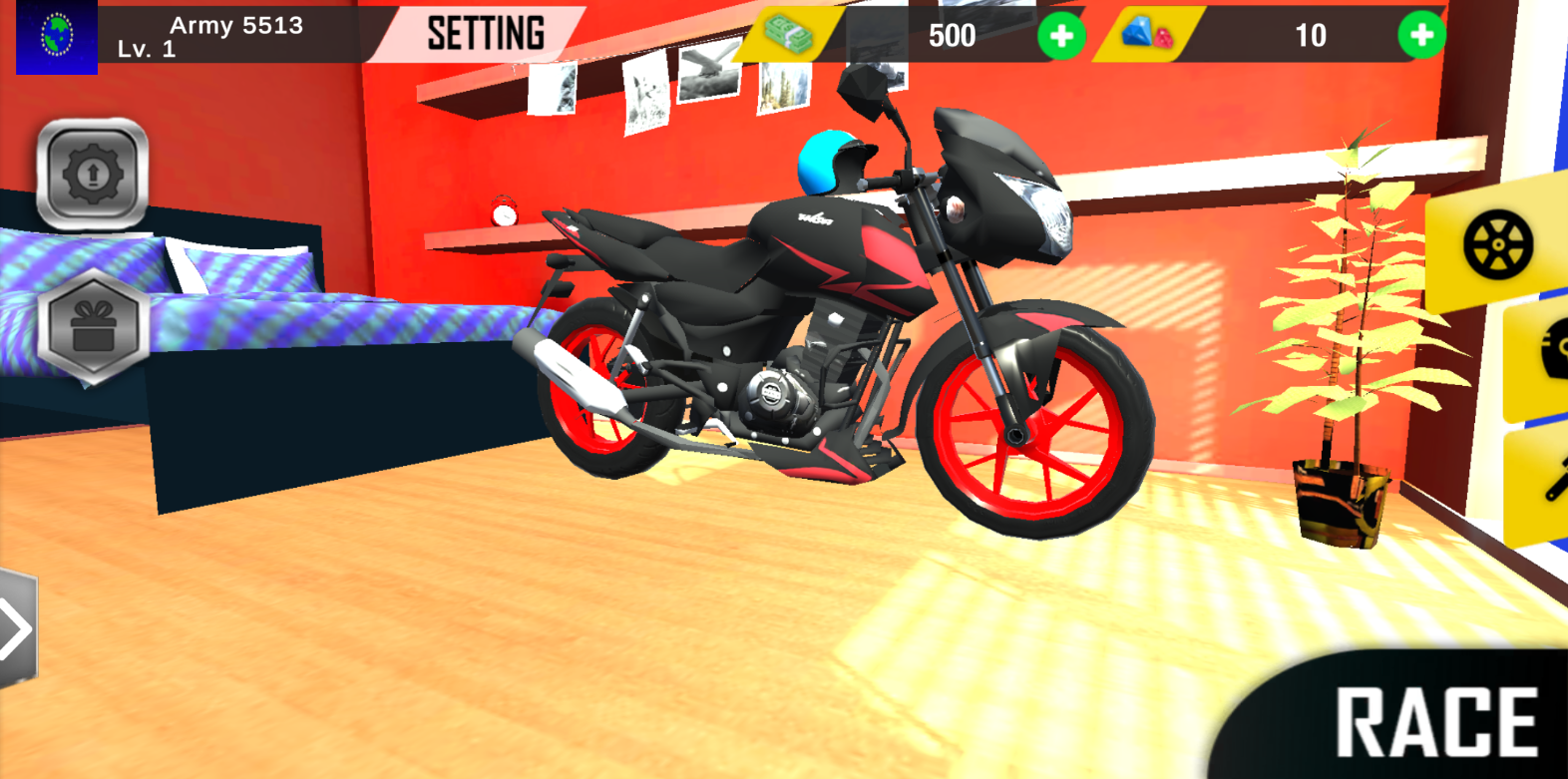This screenshot has width=1568, height=779.
Task: Open the player profile avatar
Action: tap(56, 39)
